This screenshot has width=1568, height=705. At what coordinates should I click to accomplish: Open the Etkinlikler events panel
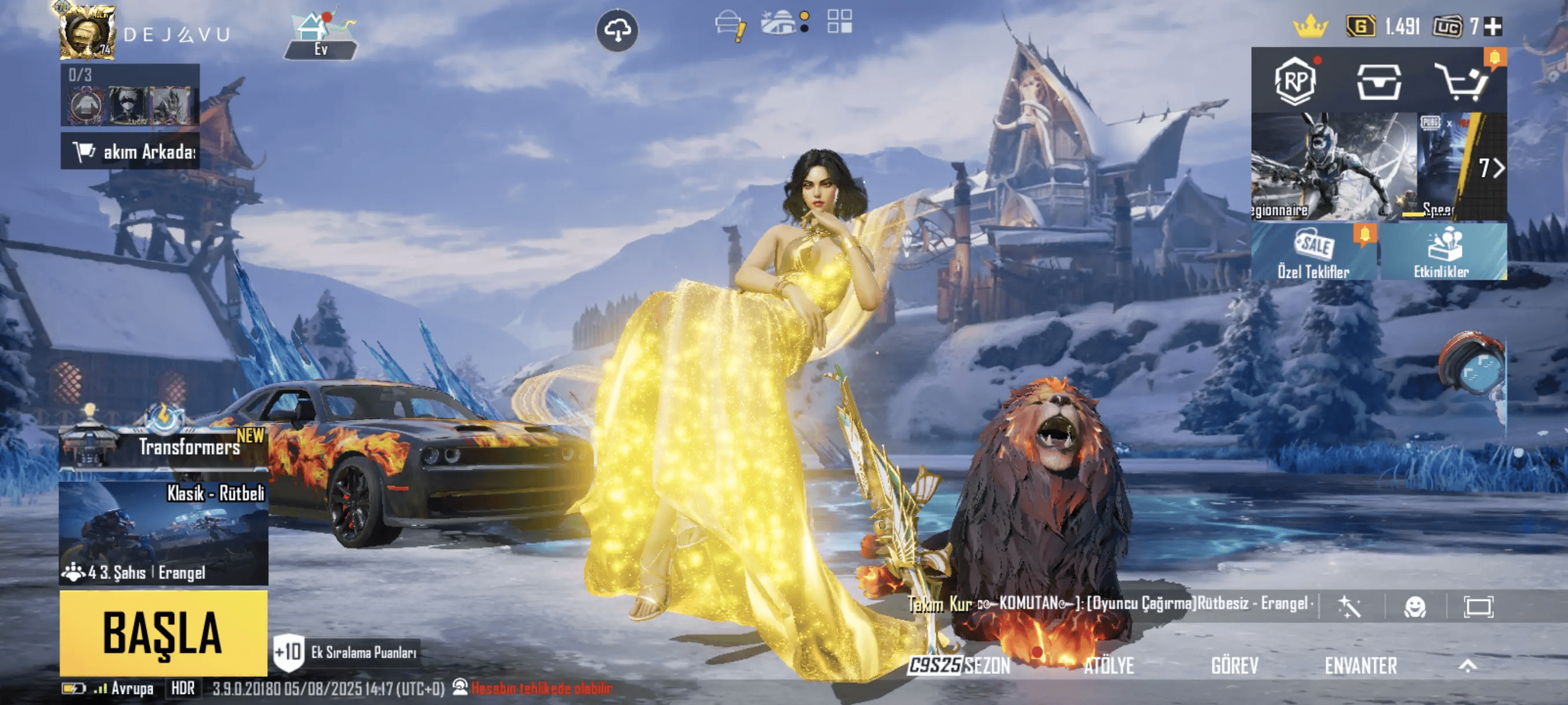coord(1443,252)
